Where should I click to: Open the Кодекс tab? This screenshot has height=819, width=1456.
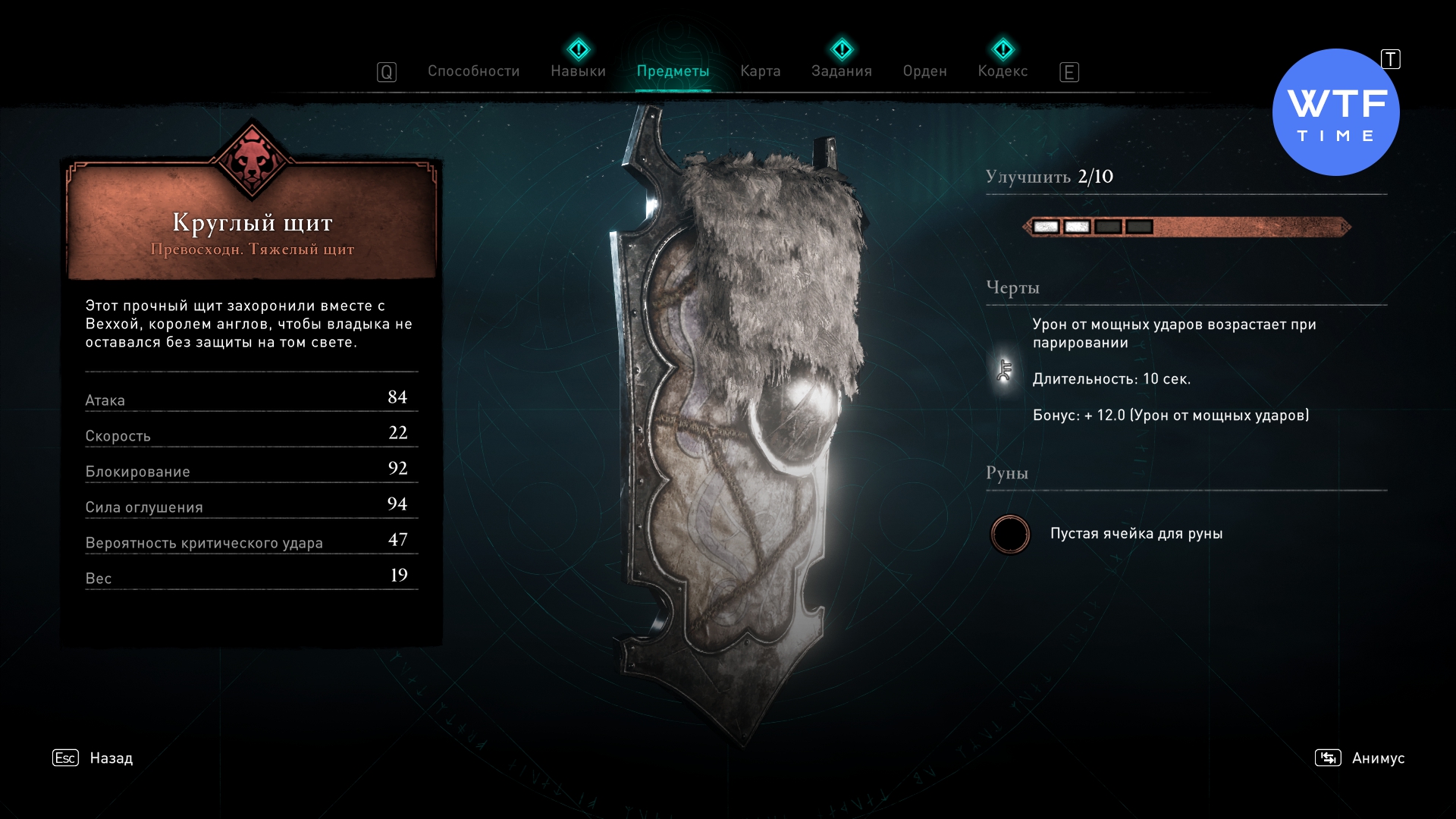point(1003,71)
